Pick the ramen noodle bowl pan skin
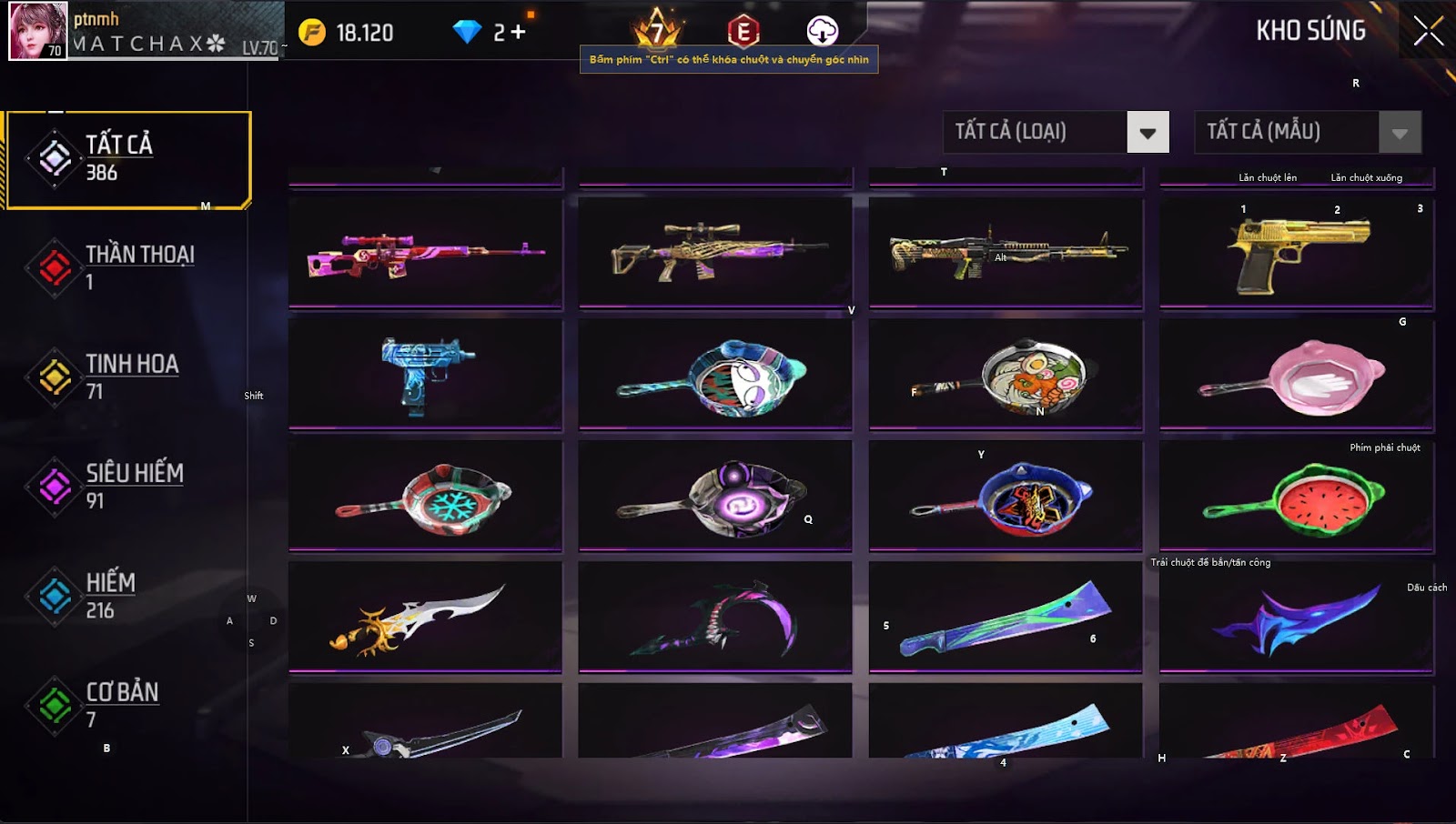Screen dimensions: 1456x824 point(1006,374)
